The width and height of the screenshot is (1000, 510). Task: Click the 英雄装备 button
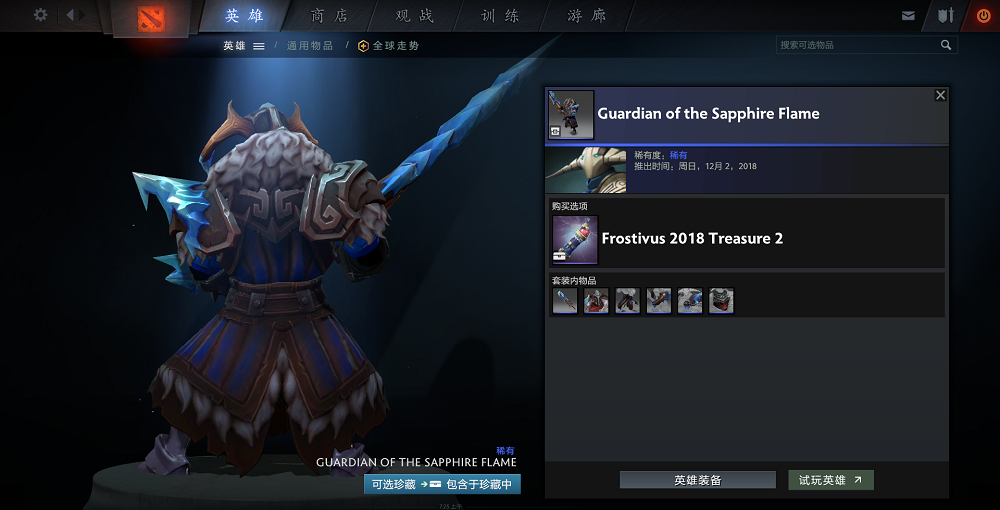tap(697, 480)
